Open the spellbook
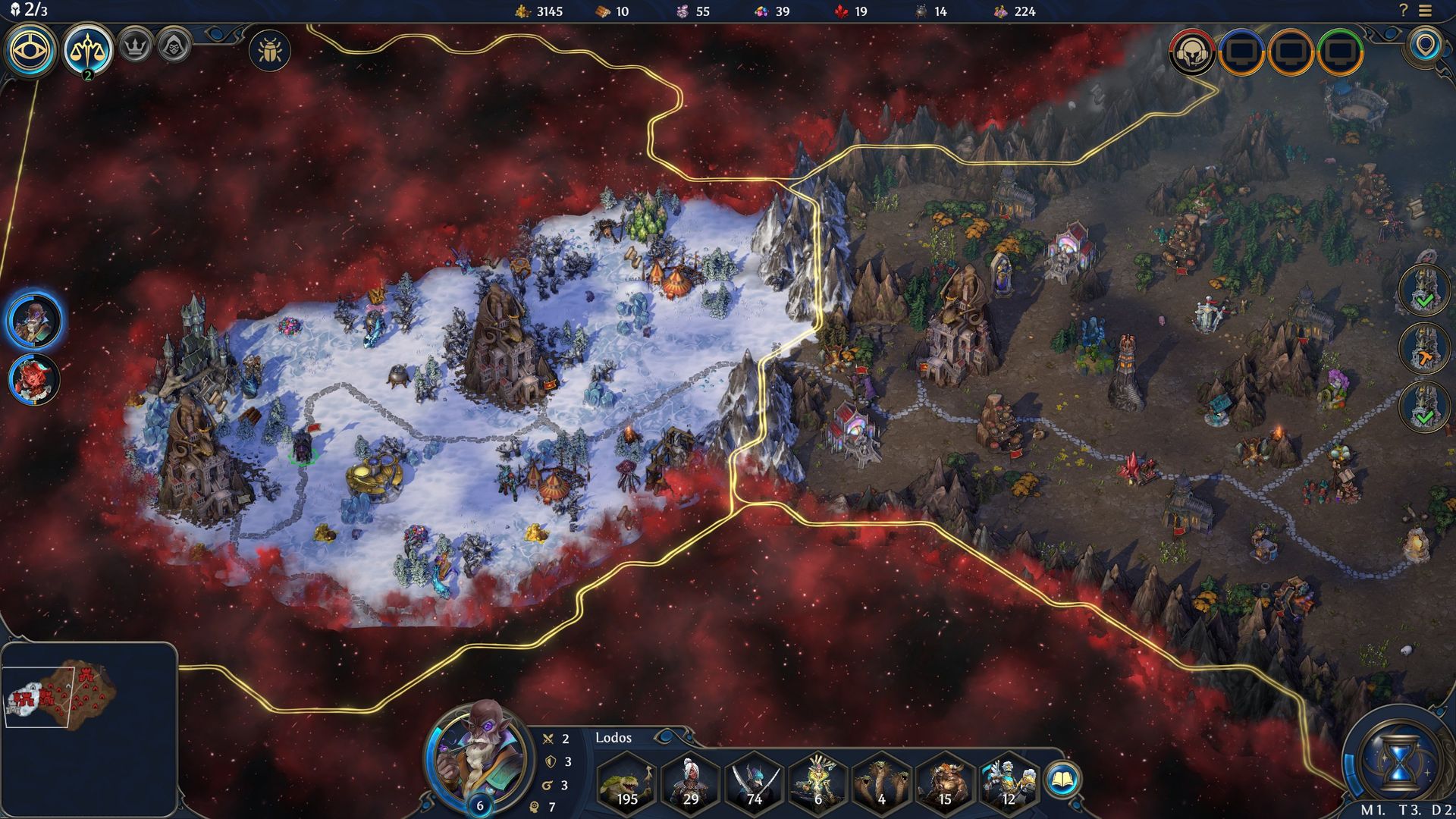Image resolution: width=1456 pixels, height=819 pixels. [1062, 779]
